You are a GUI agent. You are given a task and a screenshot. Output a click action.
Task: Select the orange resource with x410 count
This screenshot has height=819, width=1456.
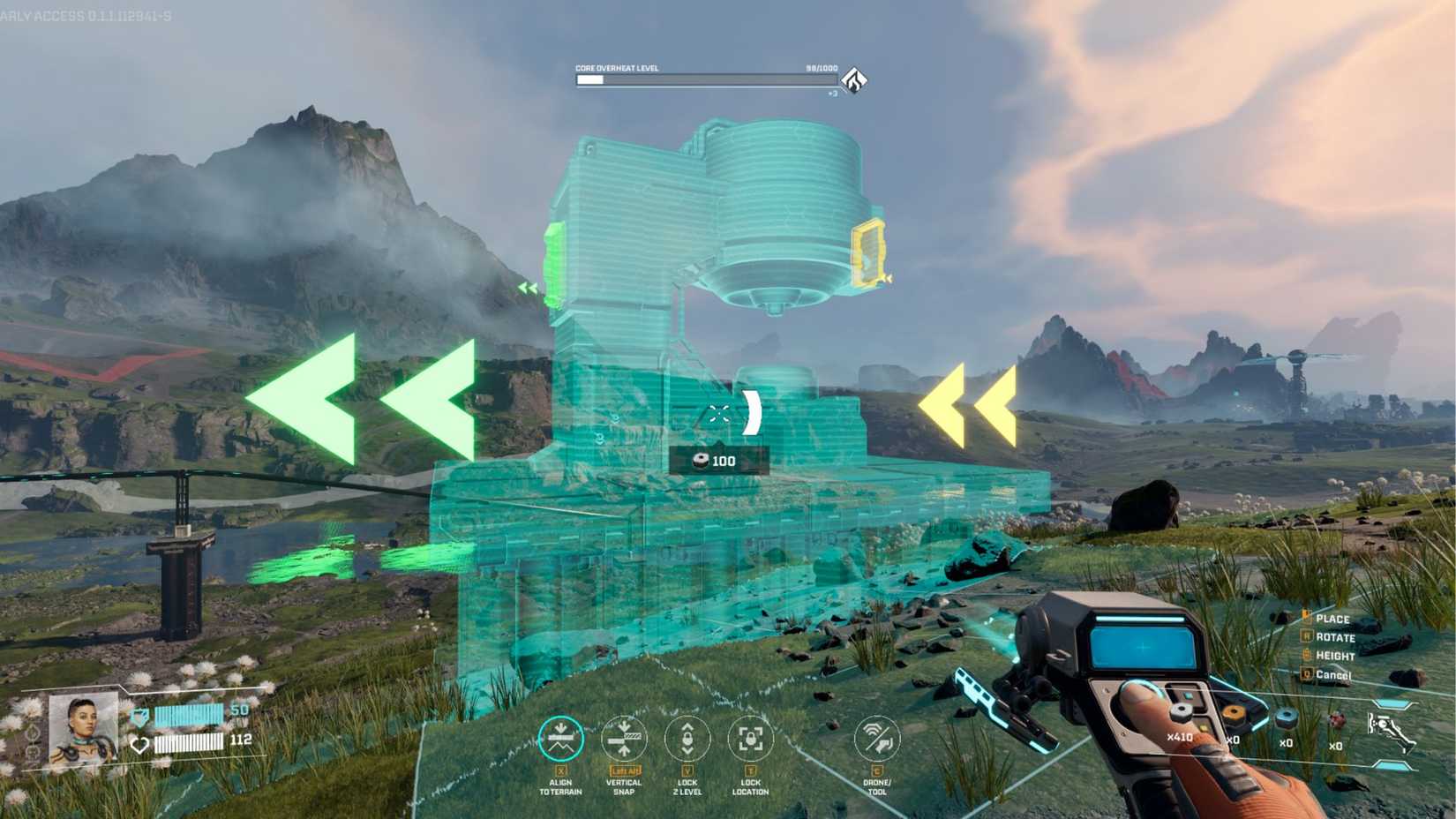(1179, 713)
